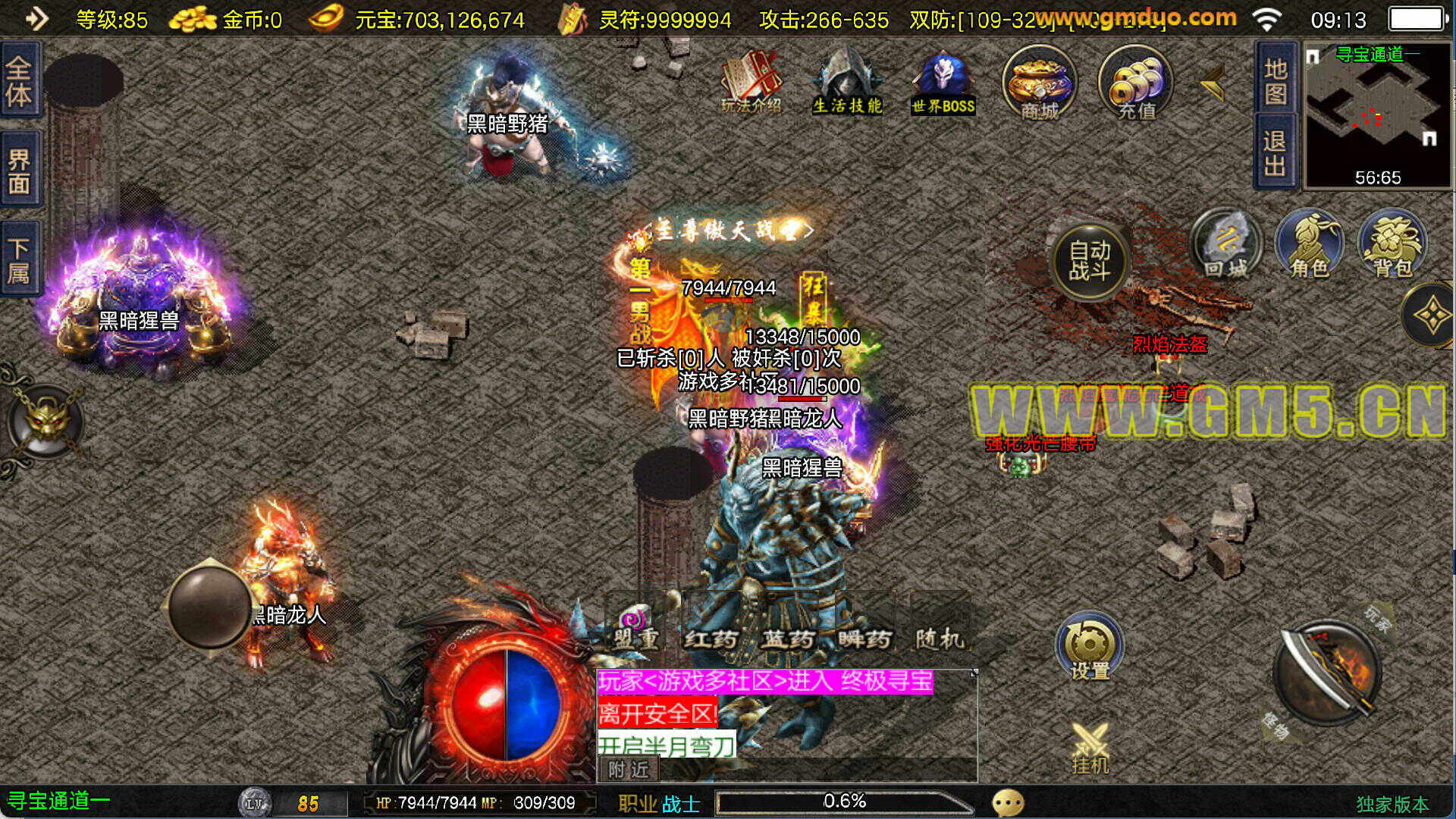Open the 商城 shop

pyautogui.click(x=1039, y=82)
